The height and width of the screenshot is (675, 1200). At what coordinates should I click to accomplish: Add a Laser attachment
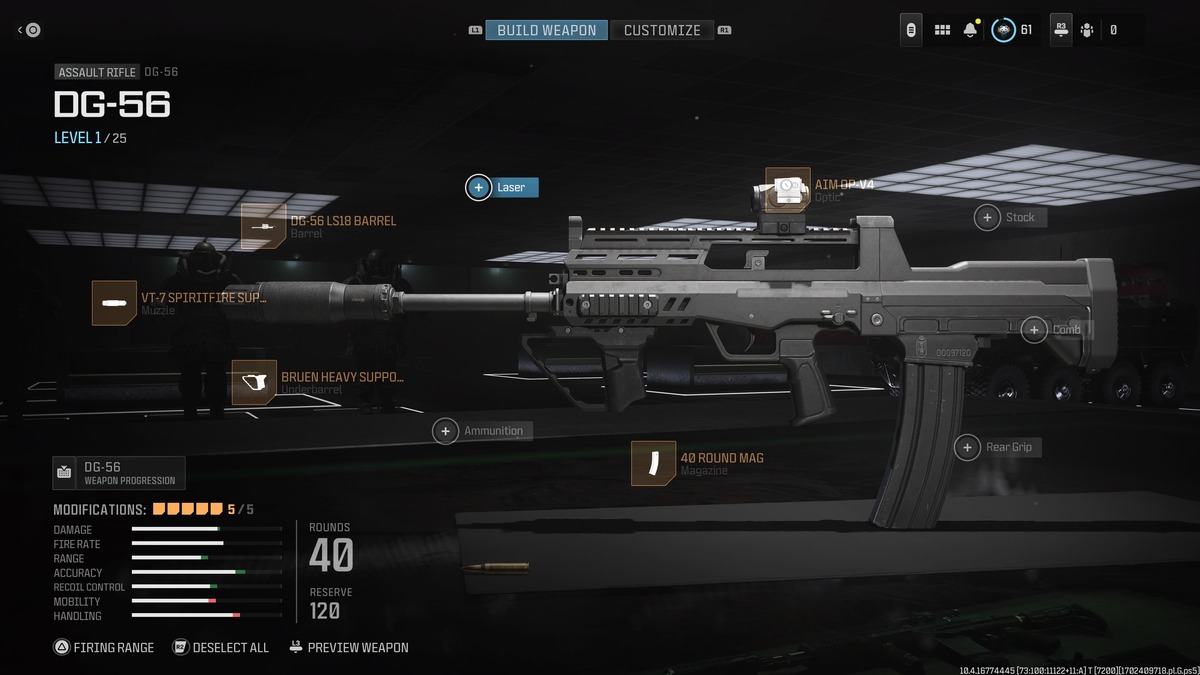pos(479,187)
